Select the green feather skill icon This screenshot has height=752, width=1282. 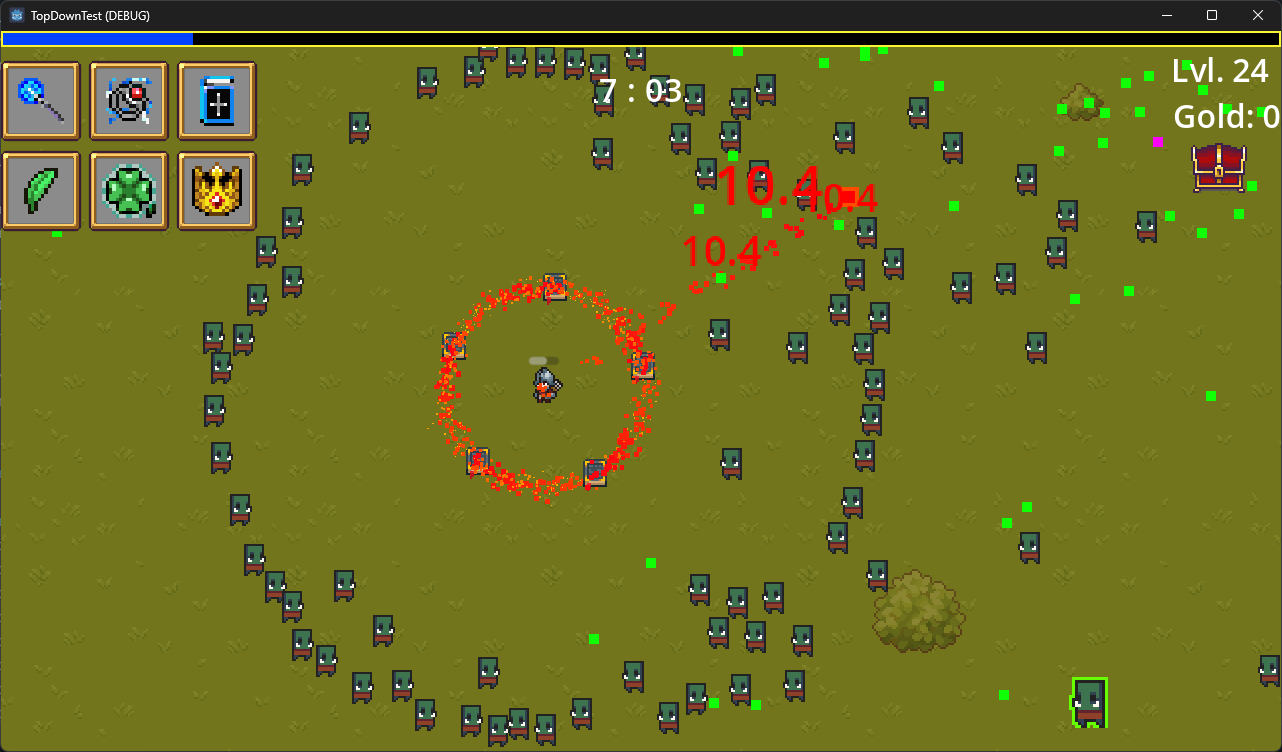(x=41, y=190)
